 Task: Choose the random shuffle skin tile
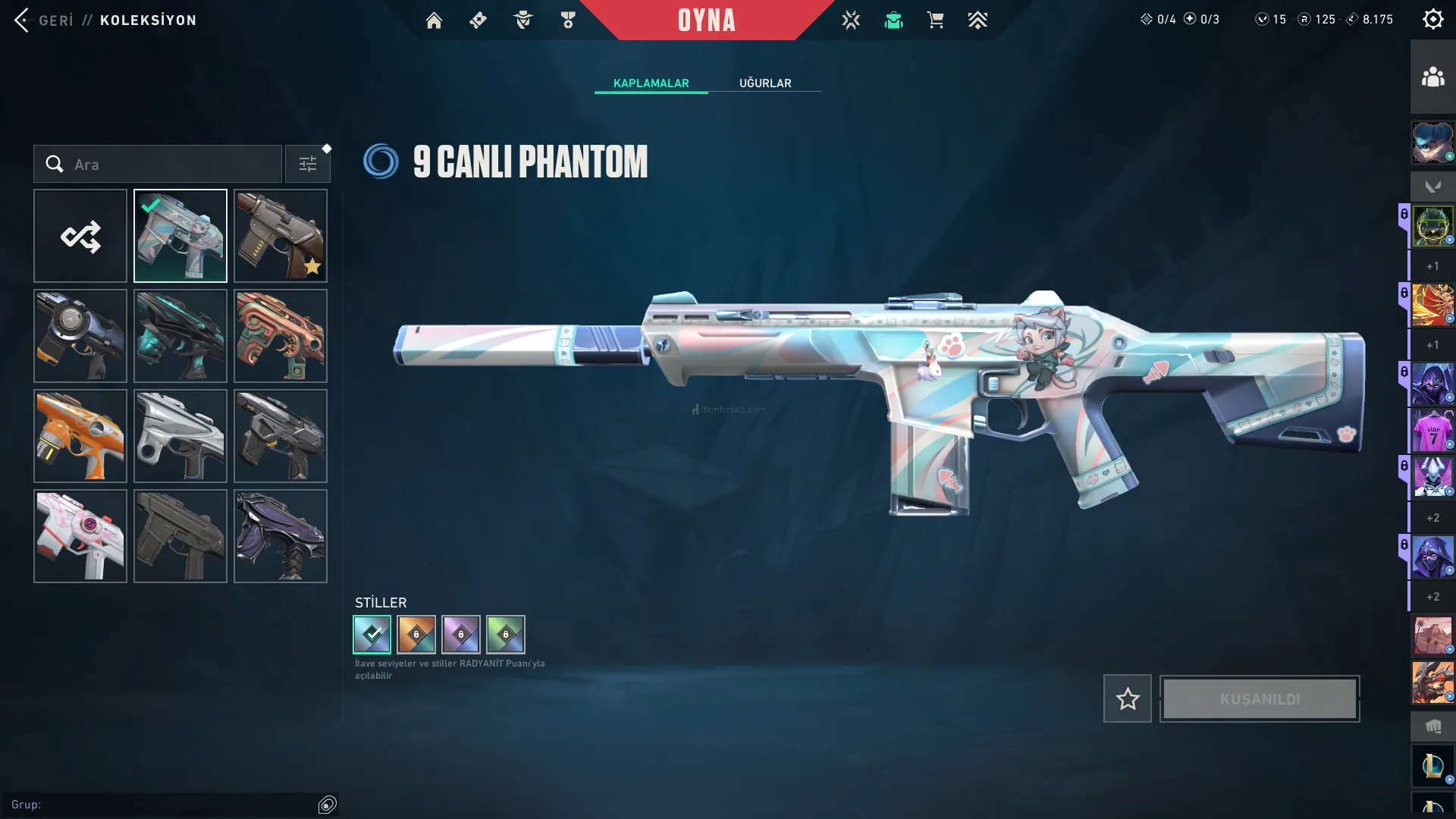(x=80, y=237)
